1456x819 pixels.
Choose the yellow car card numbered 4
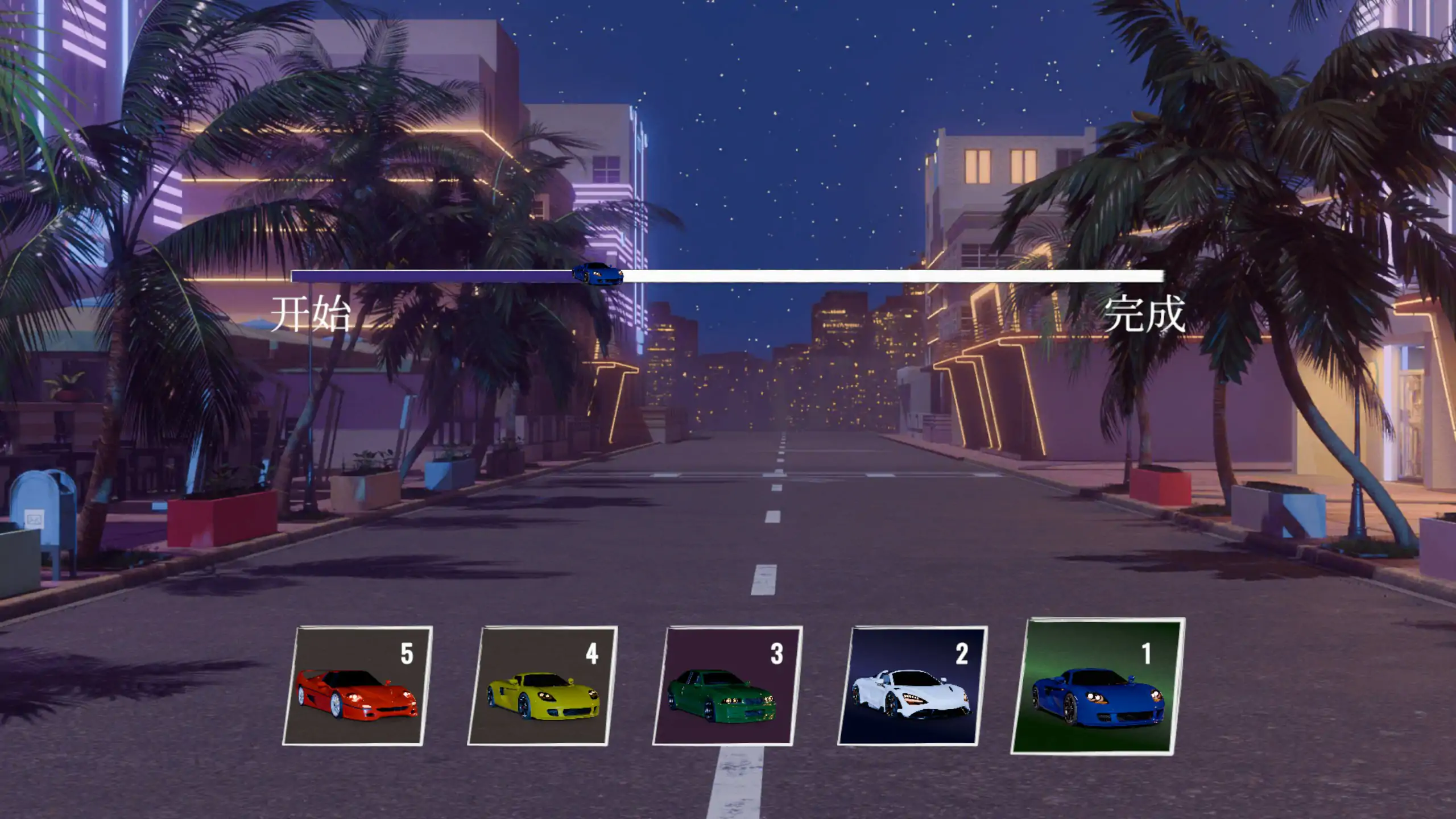point(542,686)
